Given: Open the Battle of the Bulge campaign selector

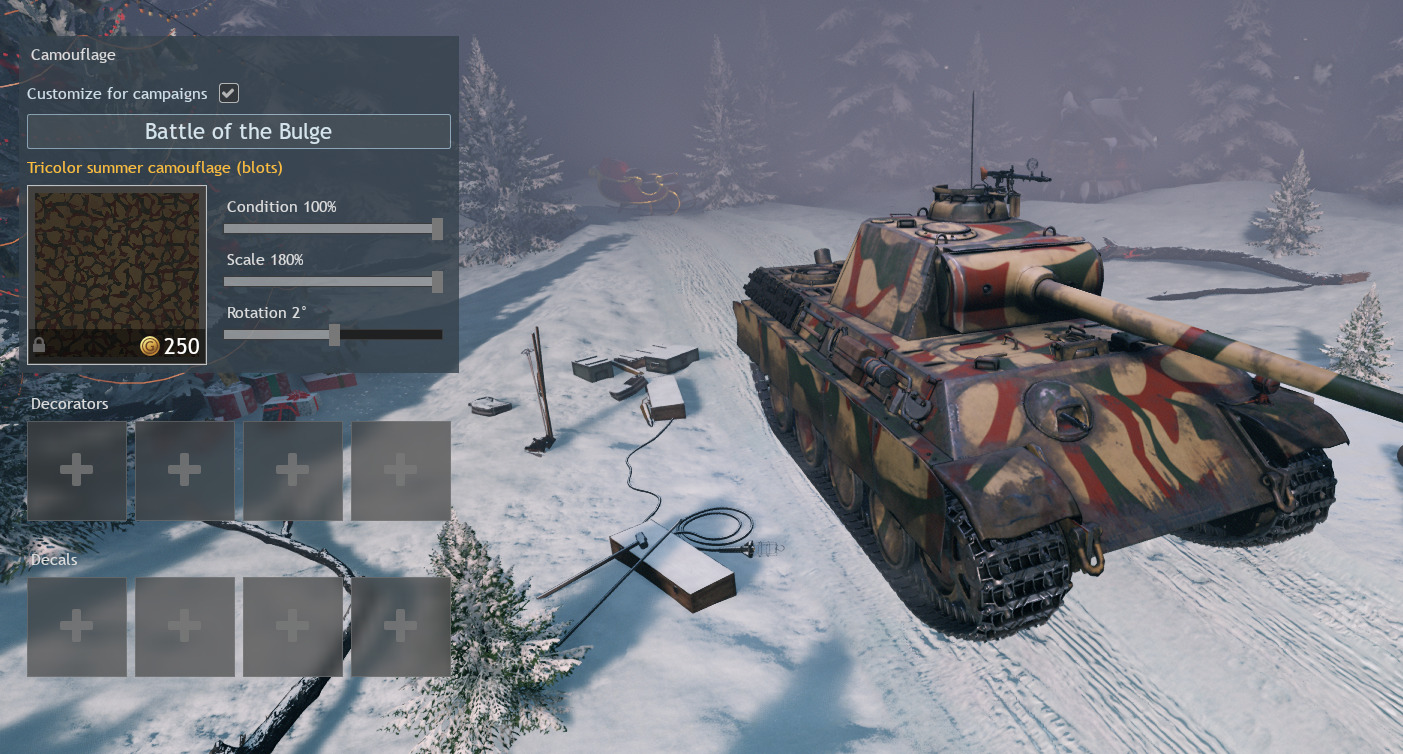Looking at the screenshot, I should click(238, 132).
